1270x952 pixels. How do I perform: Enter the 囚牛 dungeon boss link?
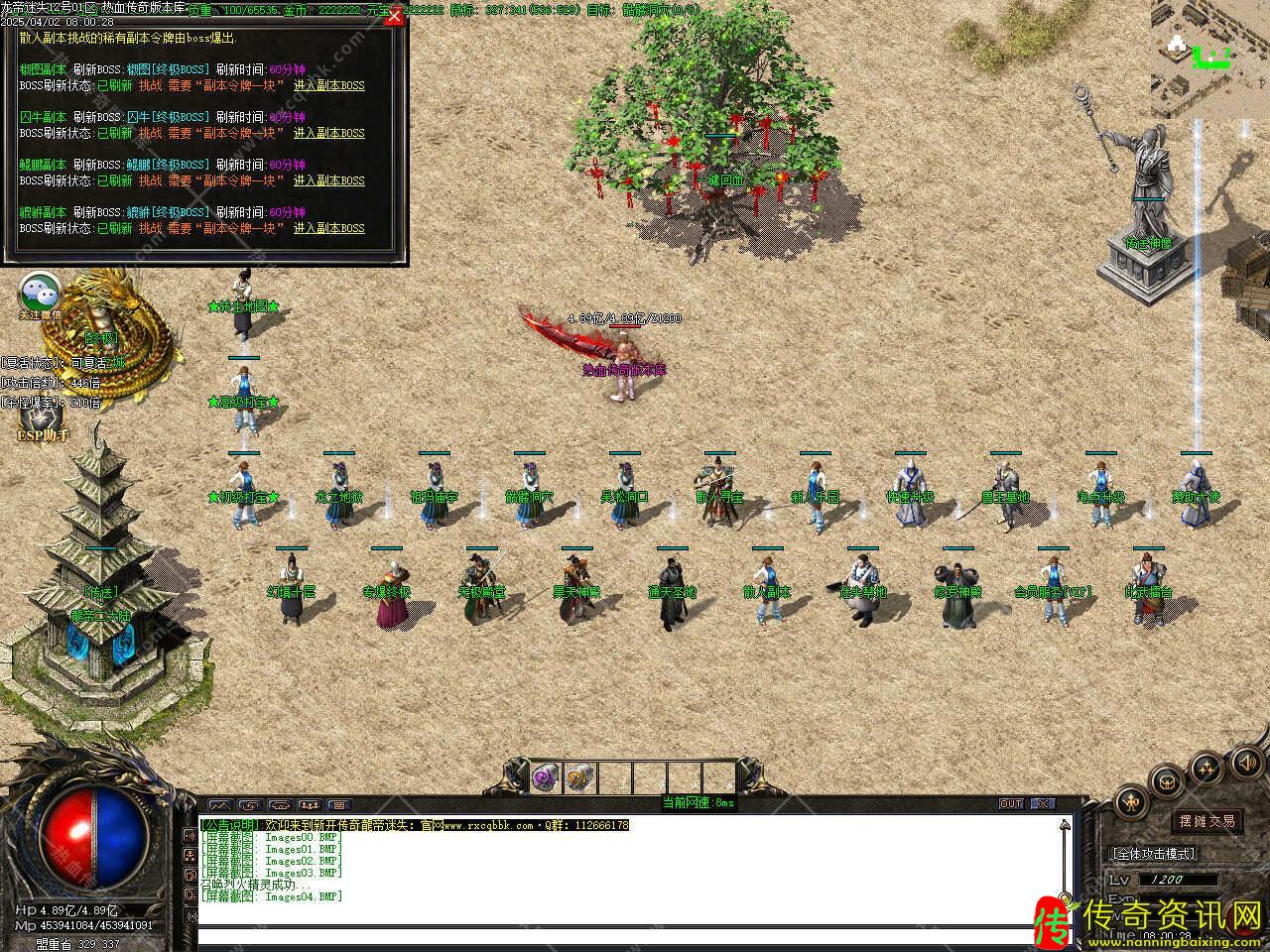pos(328,133)
